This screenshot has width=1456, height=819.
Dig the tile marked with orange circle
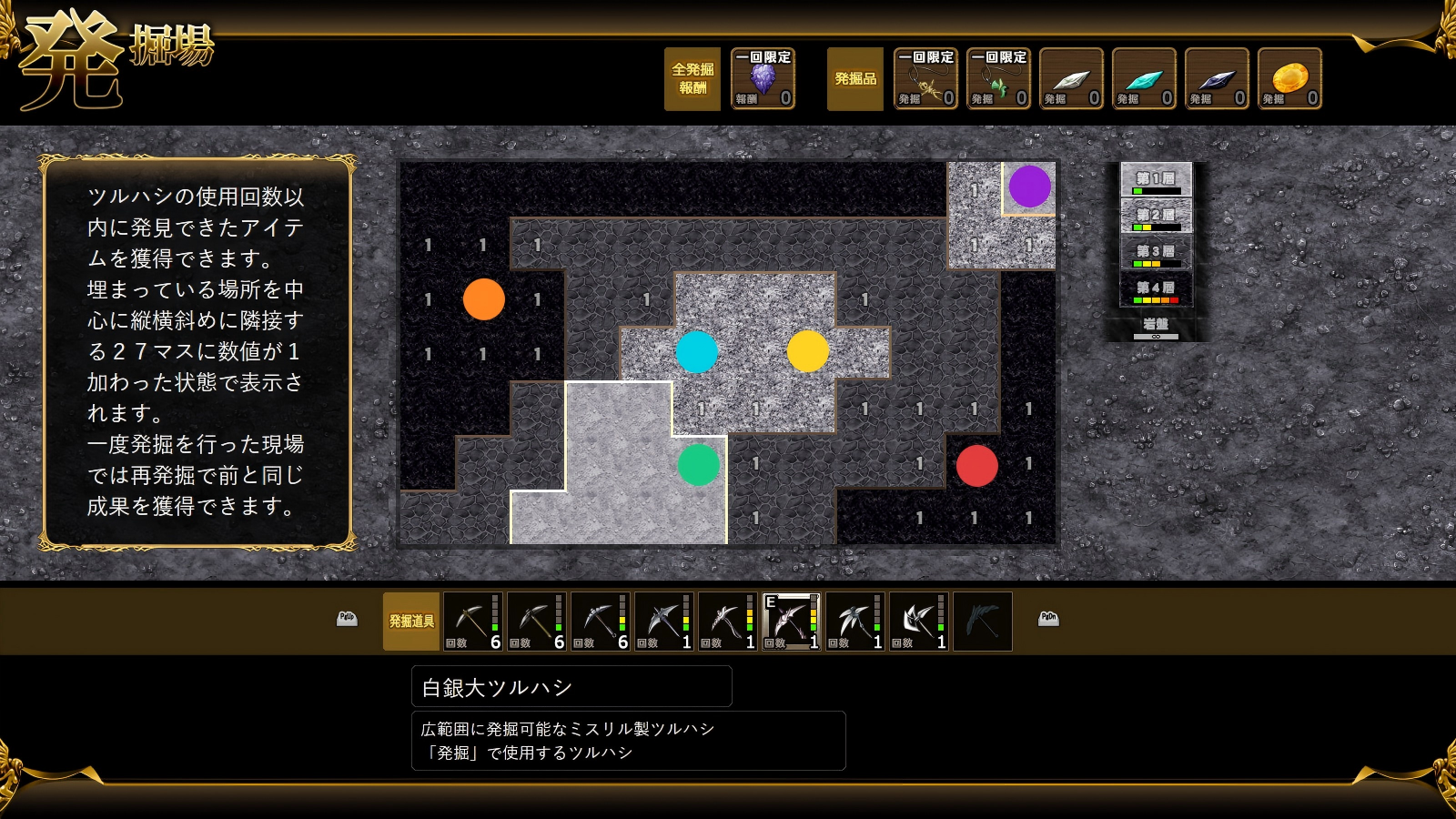tap(483, 299)
